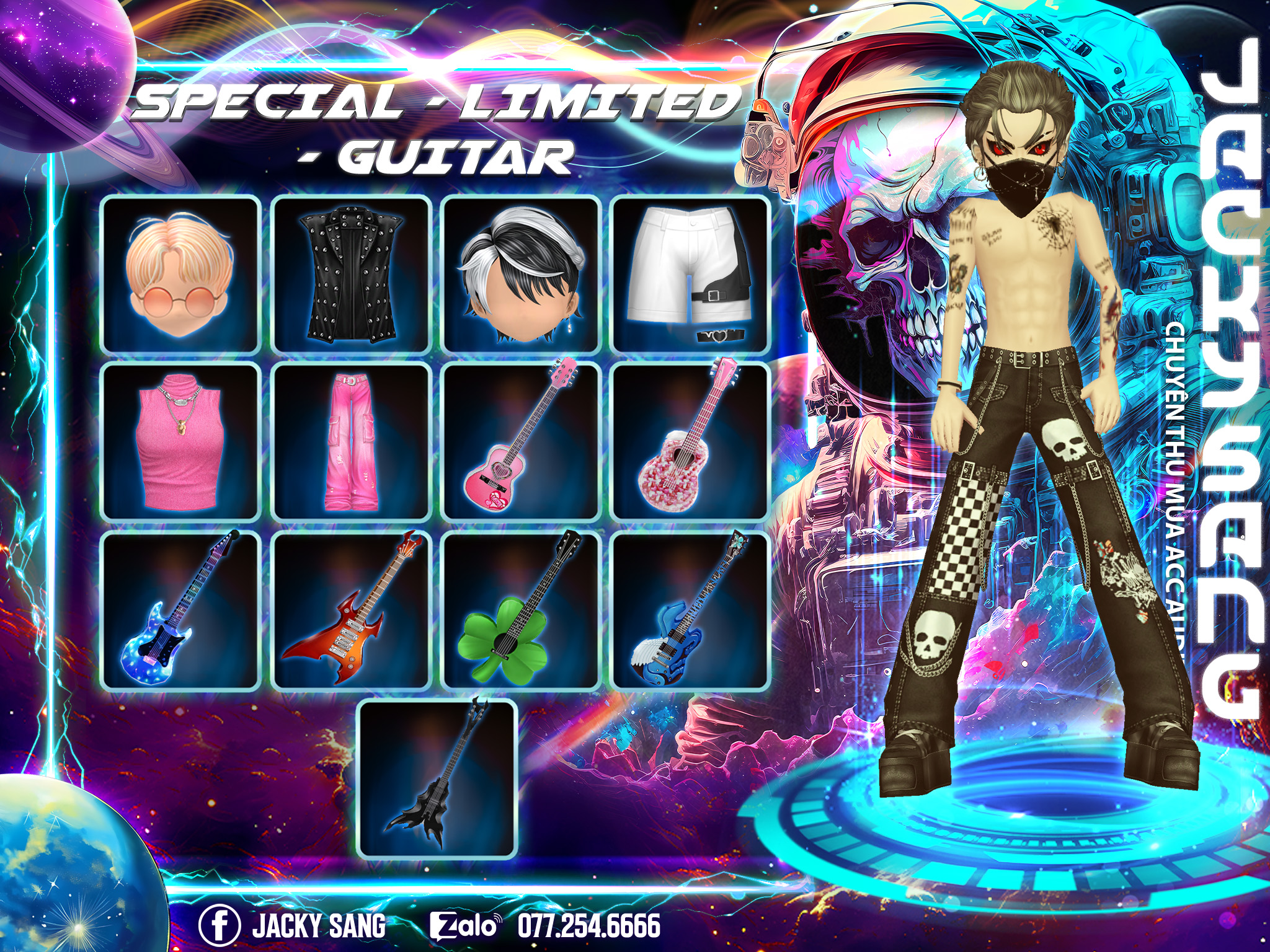This screenshot has width=1270, height=952.
Task: Pick the blue winged electric guitar tile
Action: tap(690, 610)
